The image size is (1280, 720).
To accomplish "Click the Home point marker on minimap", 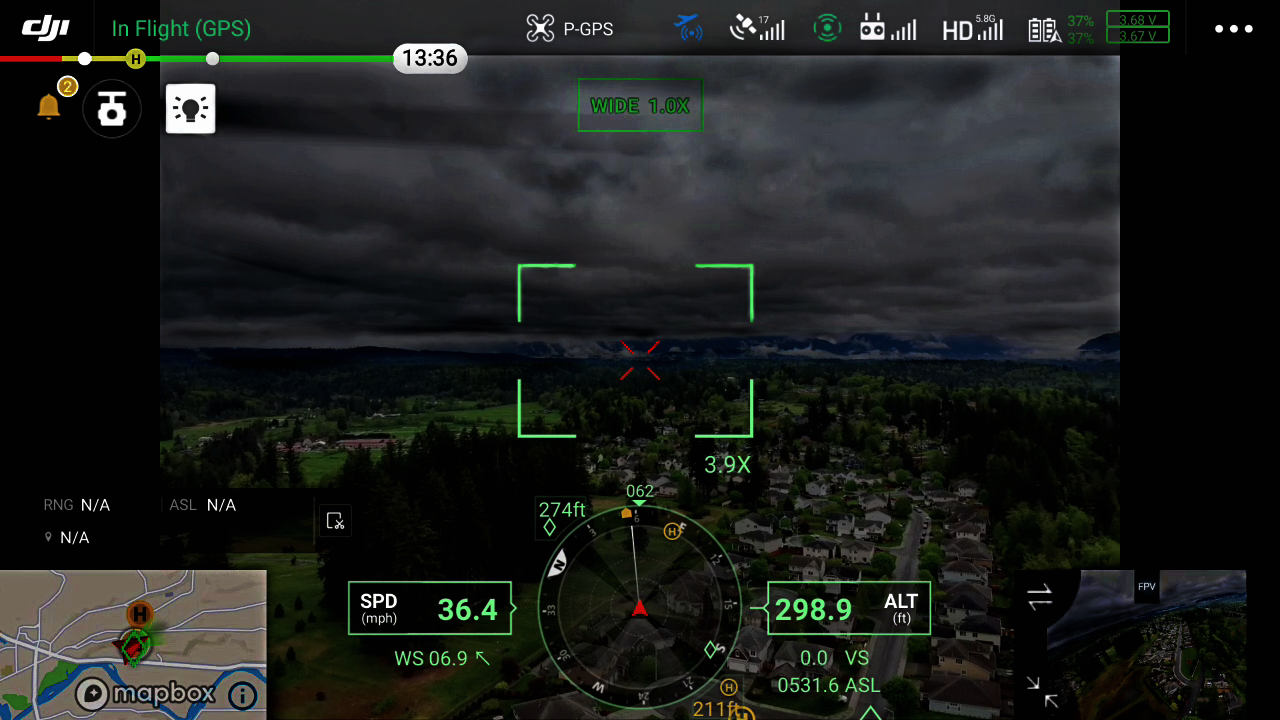I will (x=138, y=615).
